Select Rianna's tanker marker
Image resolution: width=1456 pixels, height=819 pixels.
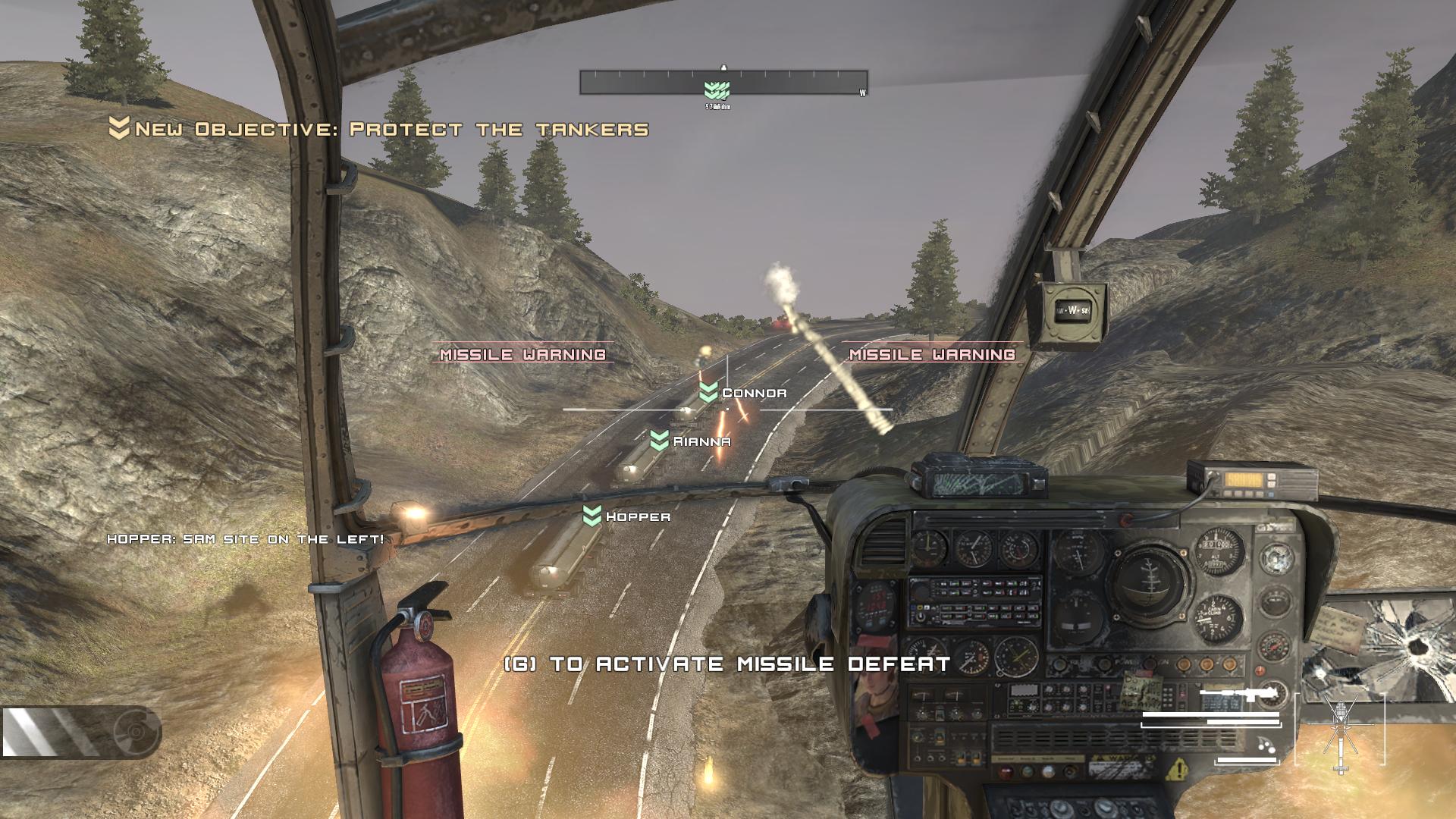click(x=660, y=441)
